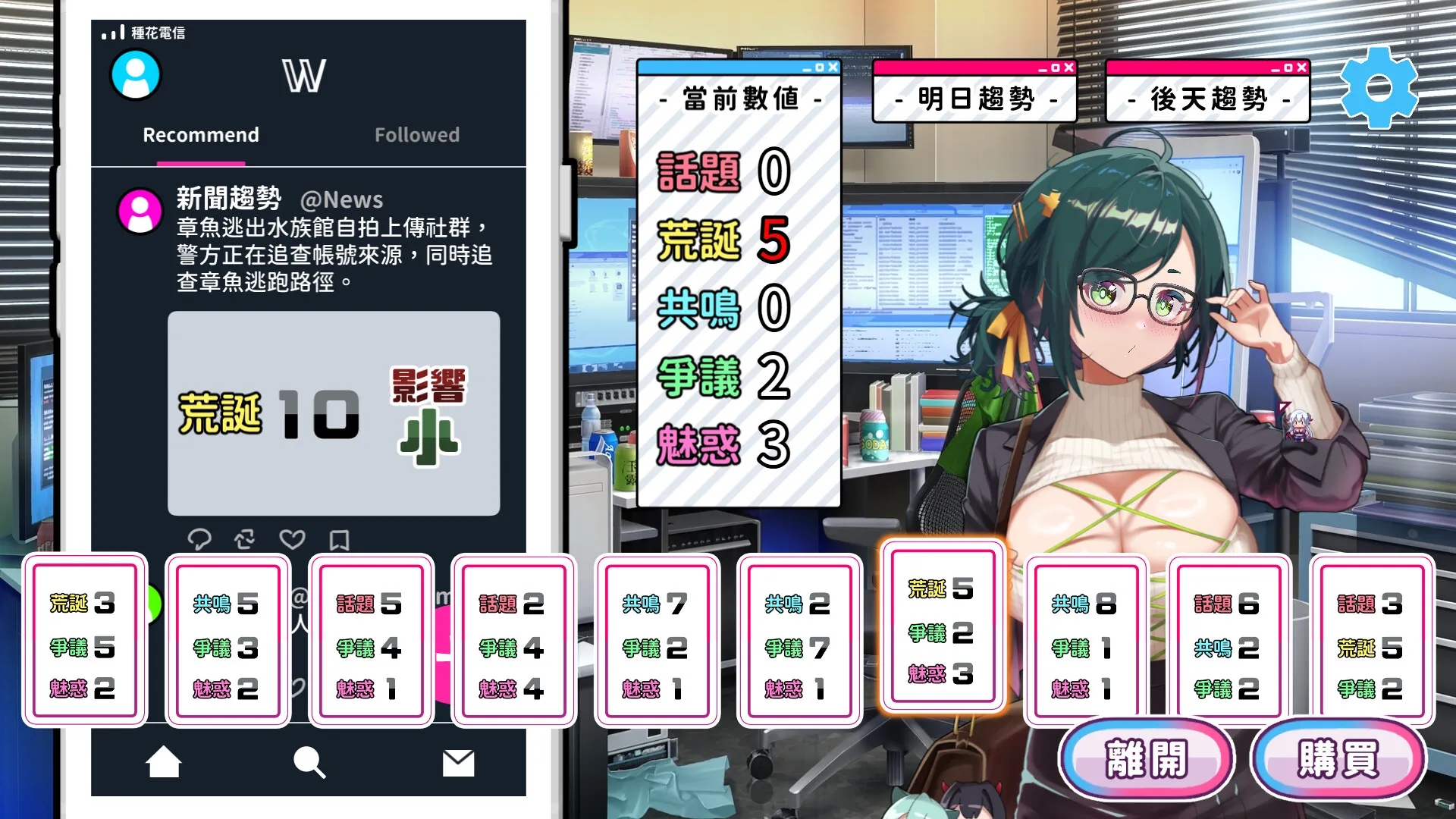Open messages via the envelope icon
Screen dimensions: 1456x819
point(456,763)
